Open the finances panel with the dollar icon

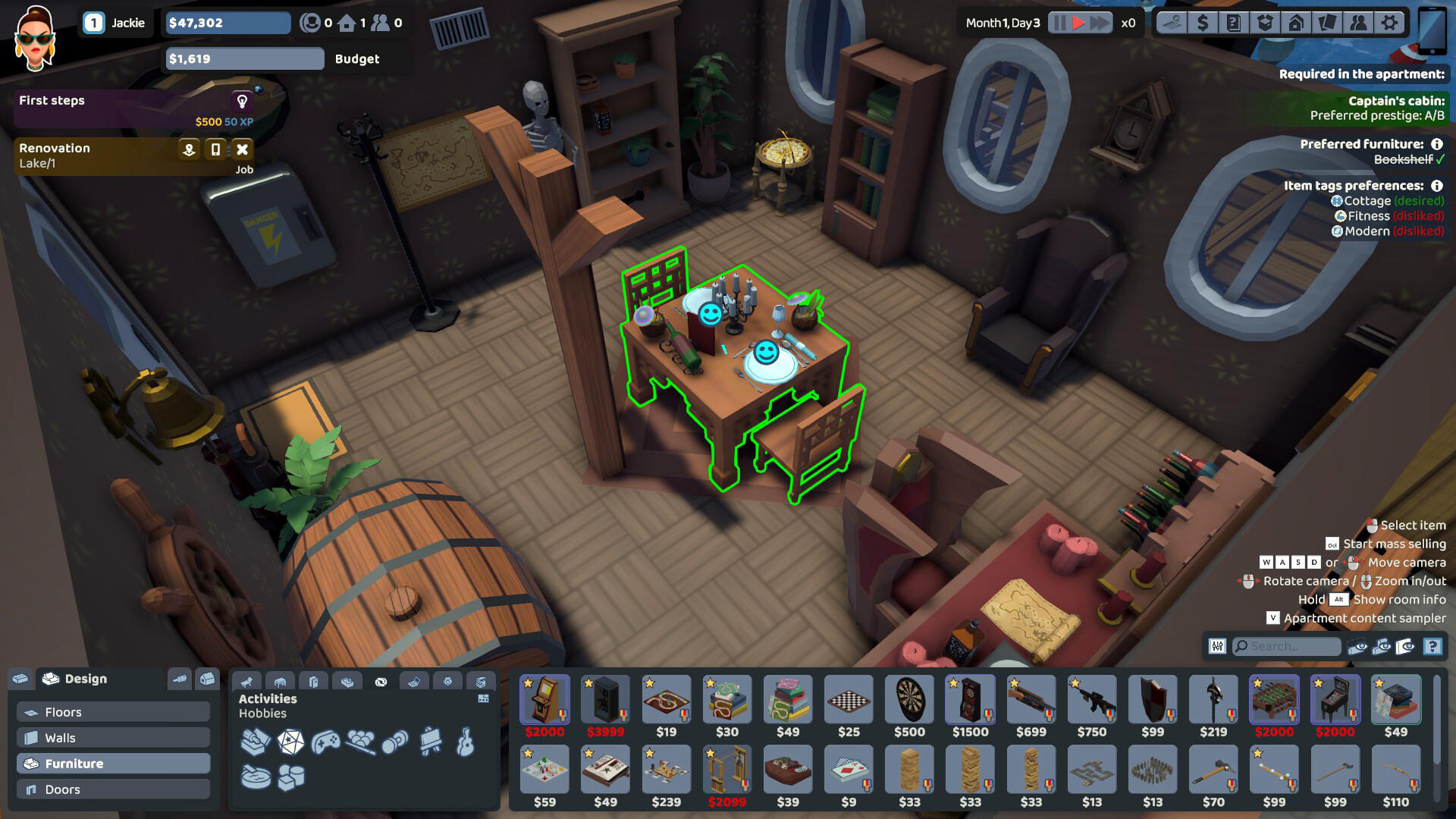pos(1203,23)
